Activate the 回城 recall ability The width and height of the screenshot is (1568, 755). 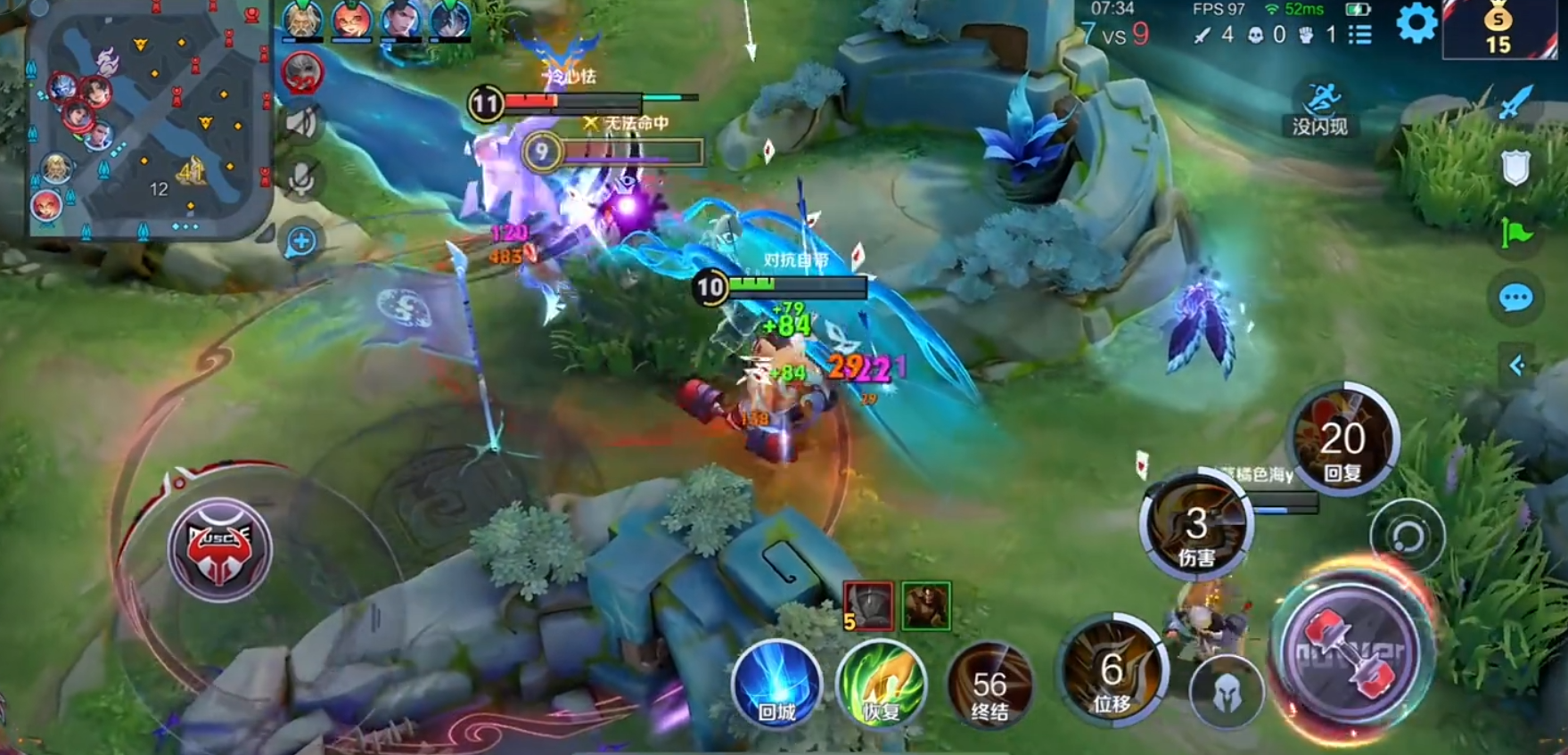click(x=776, y=685)
